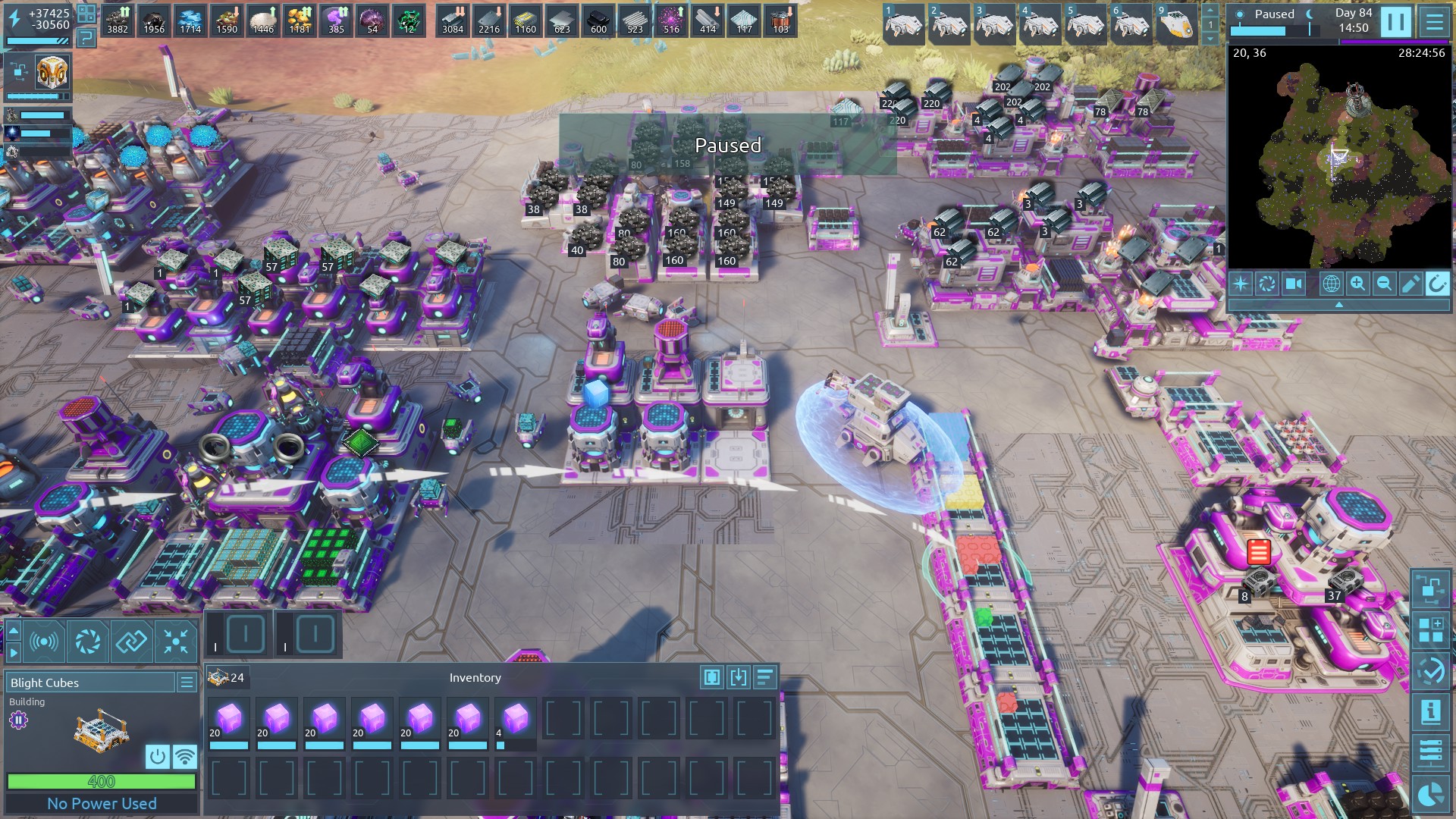Sort the inventory with the sort button
Screen dimensions: 1456x819
(764, 677)
